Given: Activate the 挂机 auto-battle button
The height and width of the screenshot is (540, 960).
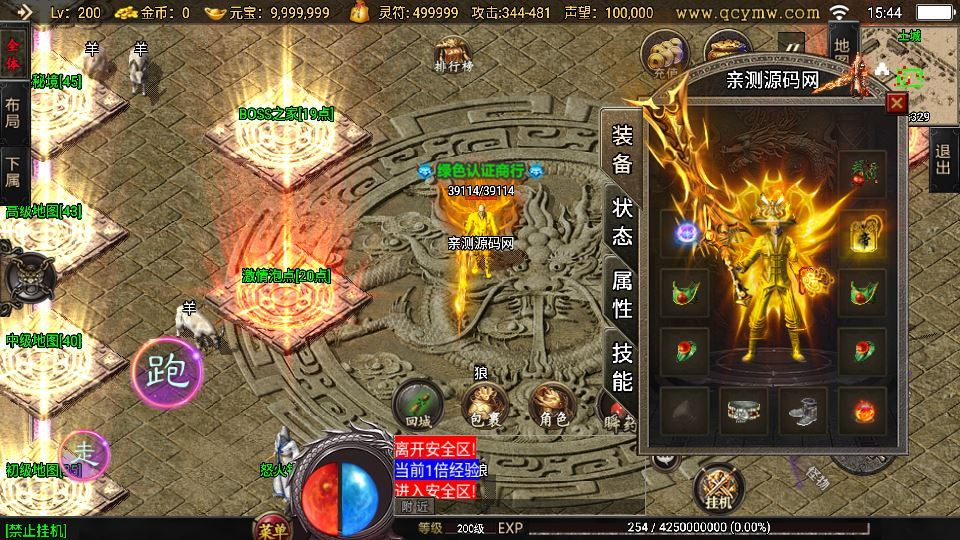Looking at the screenshot, I should click(720, 488).
